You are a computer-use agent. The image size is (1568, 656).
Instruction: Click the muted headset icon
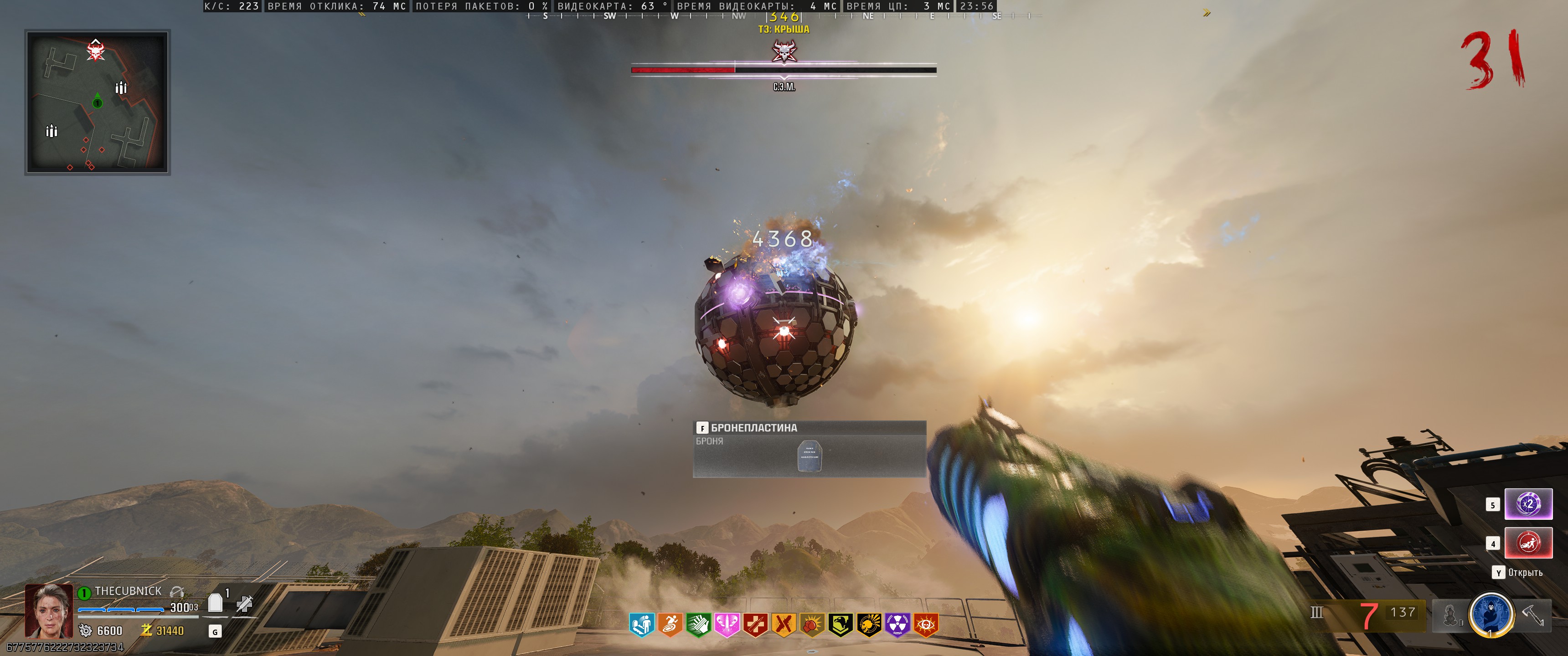tap(177, 591)
